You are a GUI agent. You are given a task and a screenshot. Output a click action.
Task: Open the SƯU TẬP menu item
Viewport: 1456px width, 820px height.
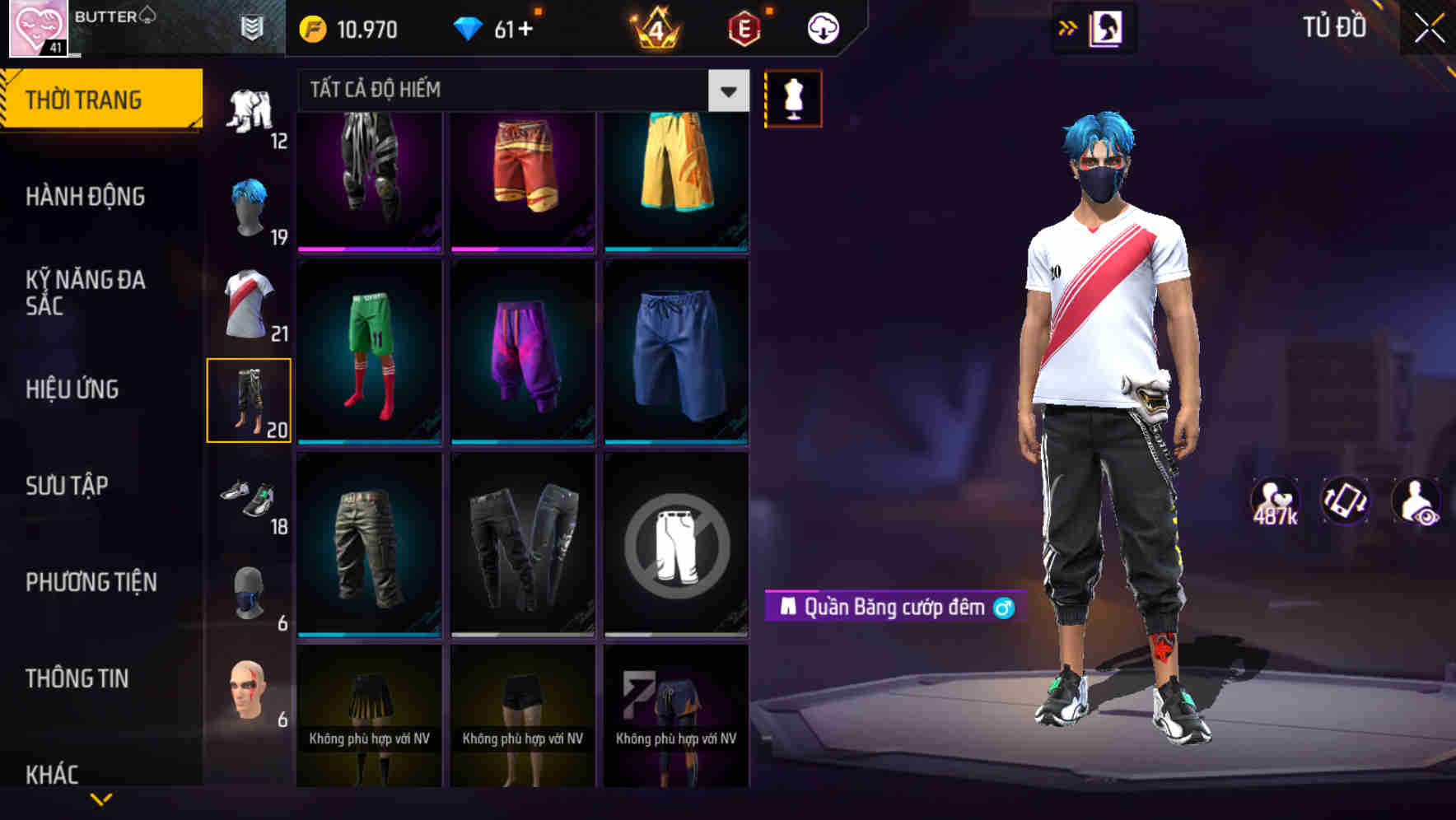click(x=68, y=486)
